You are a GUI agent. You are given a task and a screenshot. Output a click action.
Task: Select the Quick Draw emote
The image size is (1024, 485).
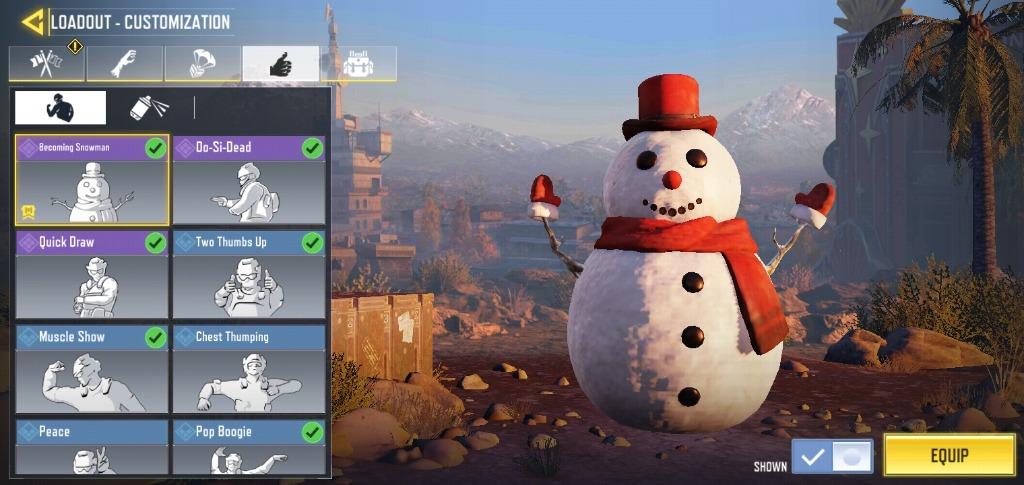coord(92,275)
